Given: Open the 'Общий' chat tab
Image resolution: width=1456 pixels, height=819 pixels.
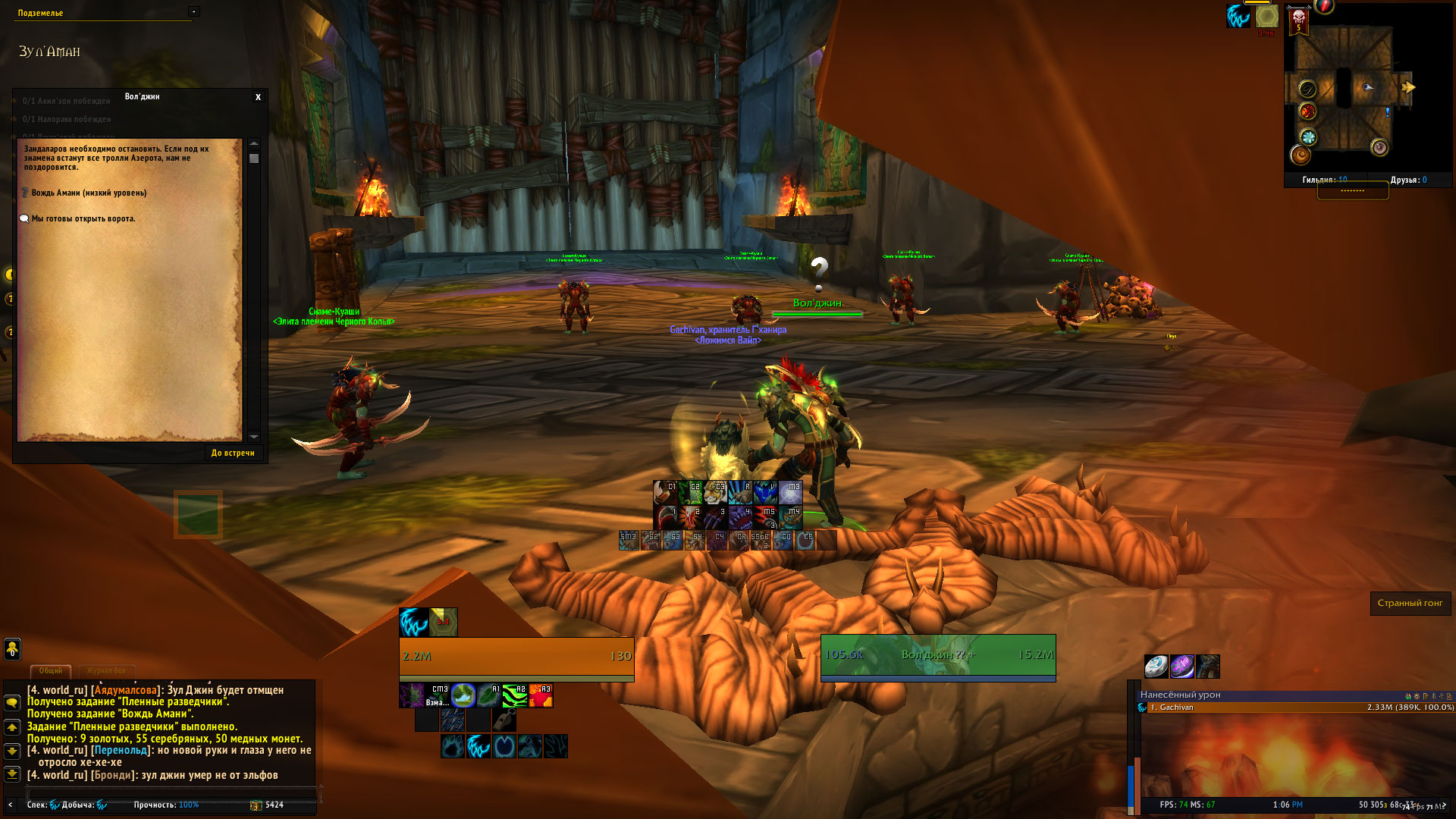Looking at the screenshot, I should (x=51, y=670).
